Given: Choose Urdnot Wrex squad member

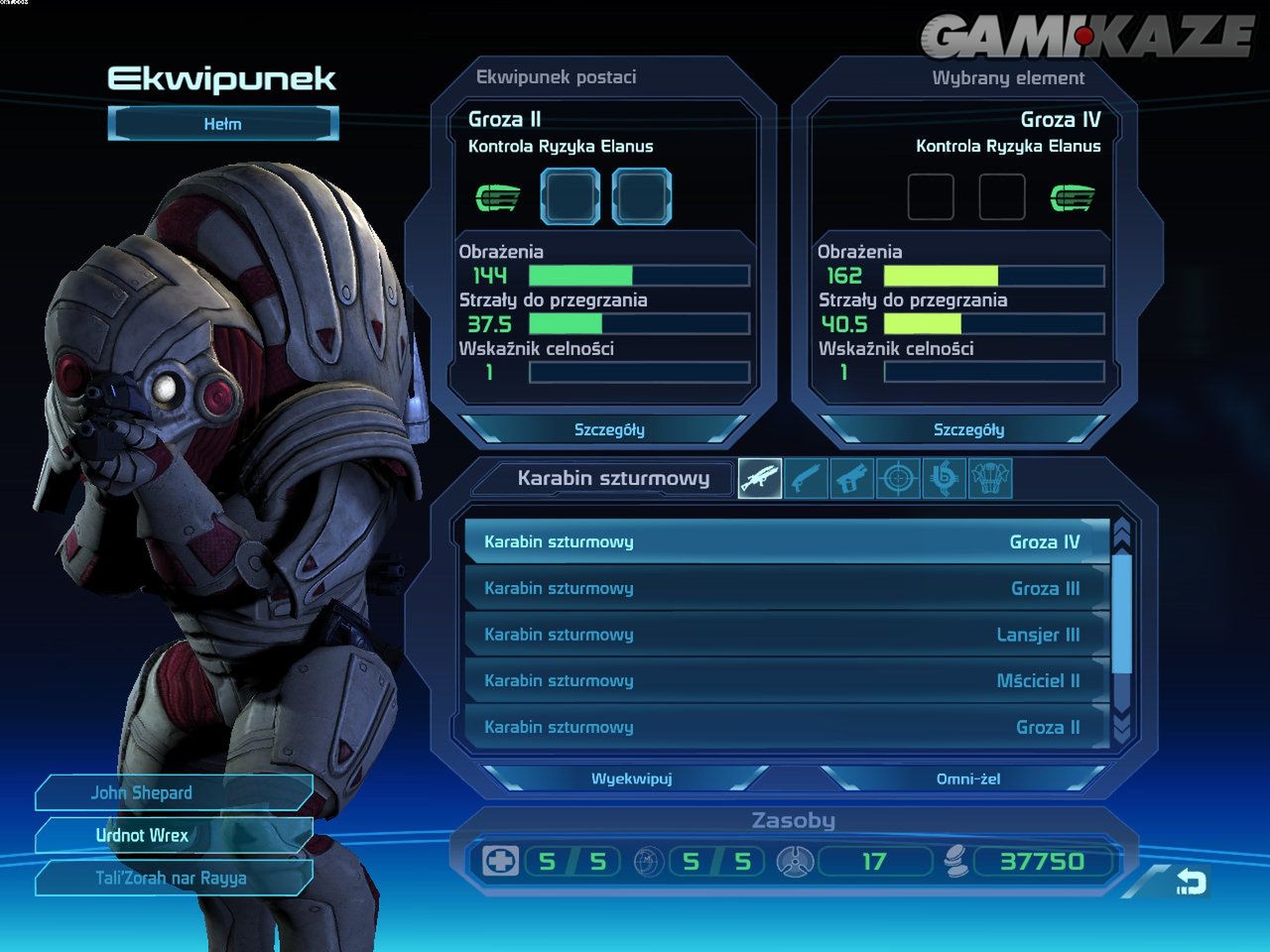Looking at the screenshot, I should pos(174,835).
